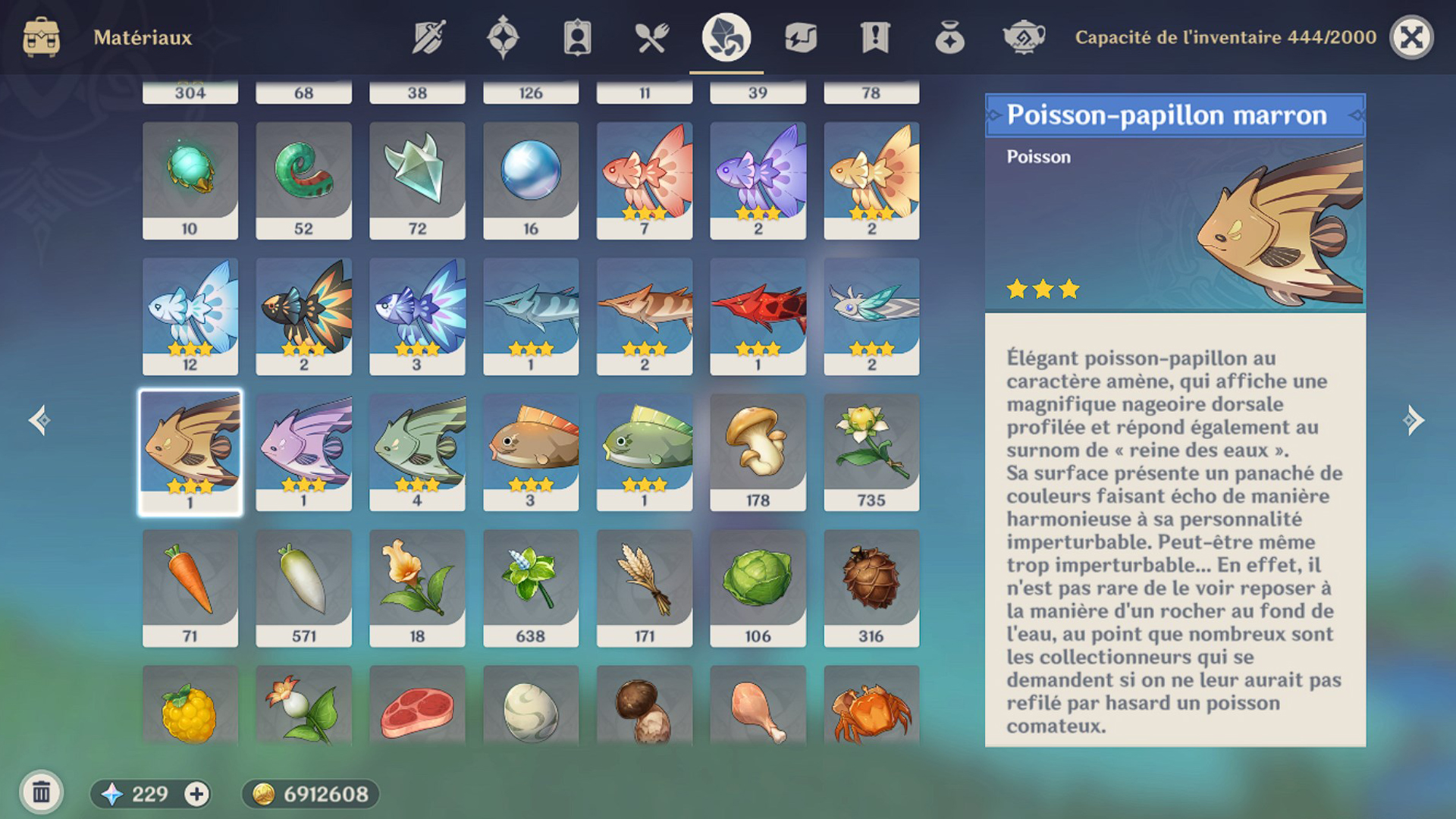The image size is (1456, 819).
Task: Select the carrot stack of 71
Action: pyautogui.click(x=190, y=588)
